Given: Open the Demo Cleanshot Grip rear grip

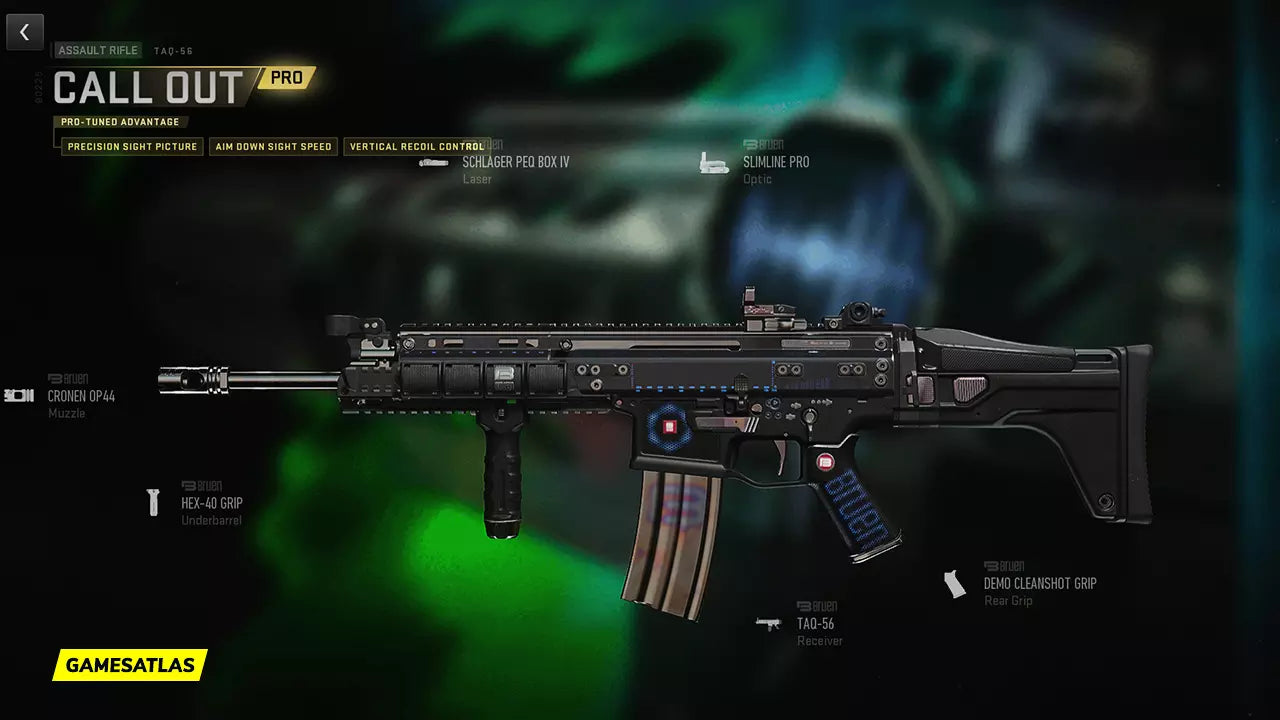Looking at the screenshot, I should pyautogui.click(x=1039, y=583).
